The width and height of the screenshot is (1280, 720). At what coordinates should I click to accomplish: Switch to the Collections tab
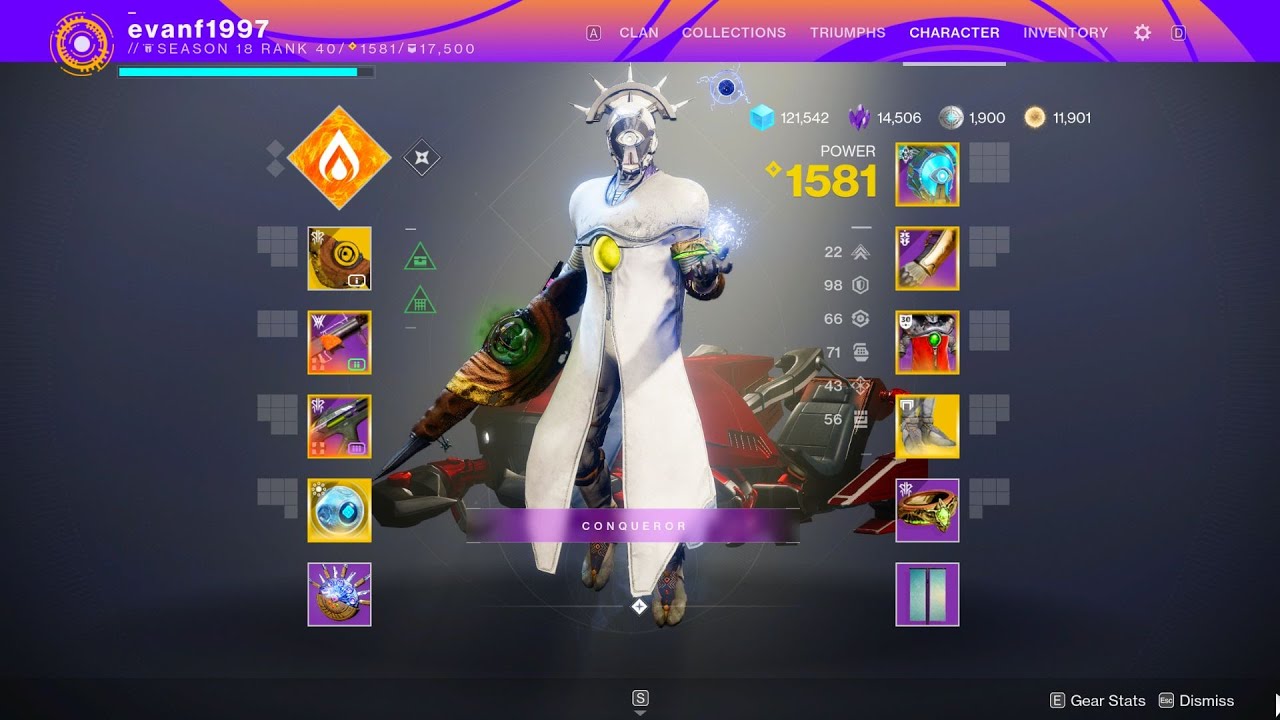click(734, 33)
